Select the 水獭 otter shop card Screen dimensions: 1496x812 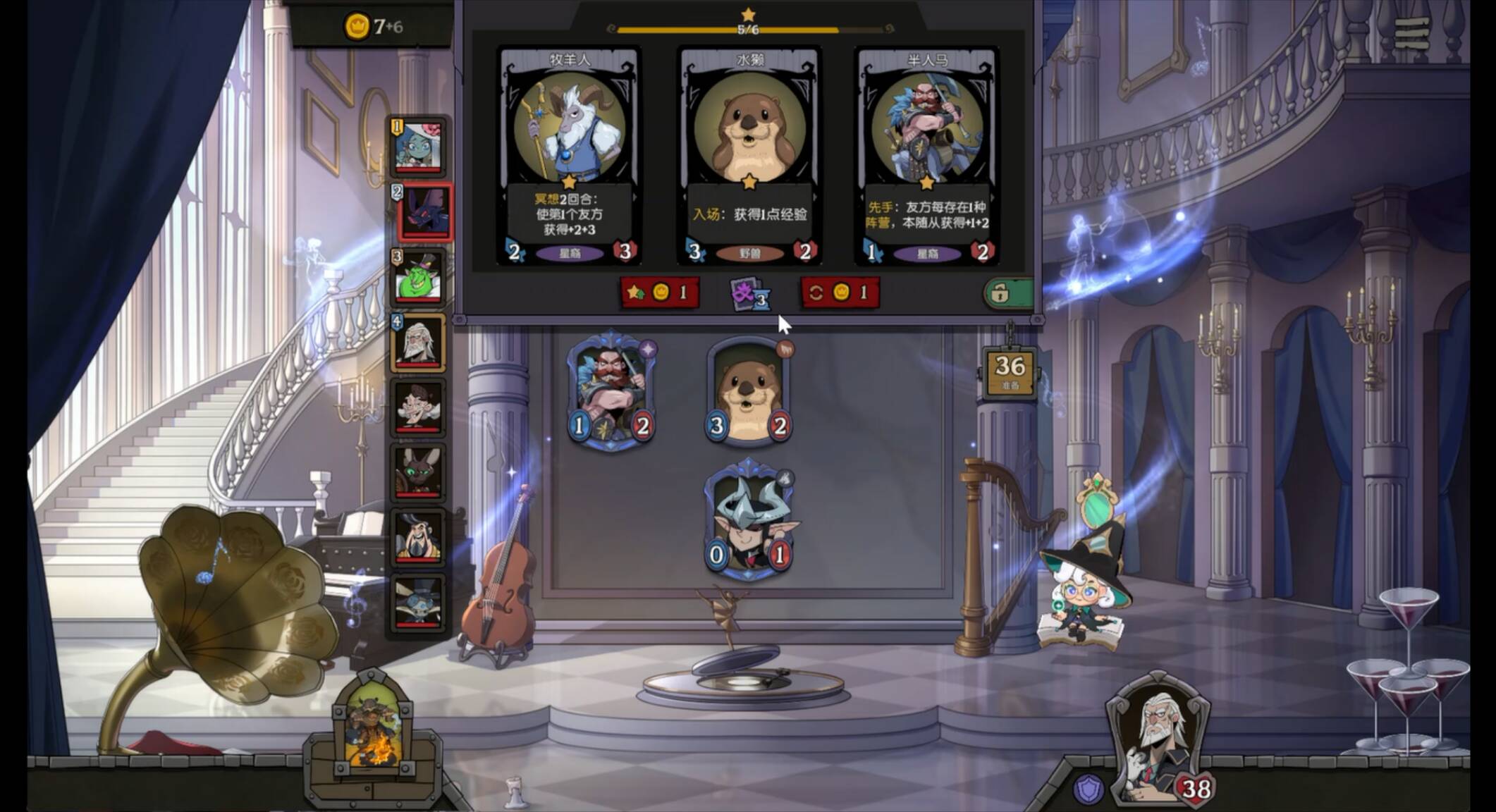click(749, 155)
